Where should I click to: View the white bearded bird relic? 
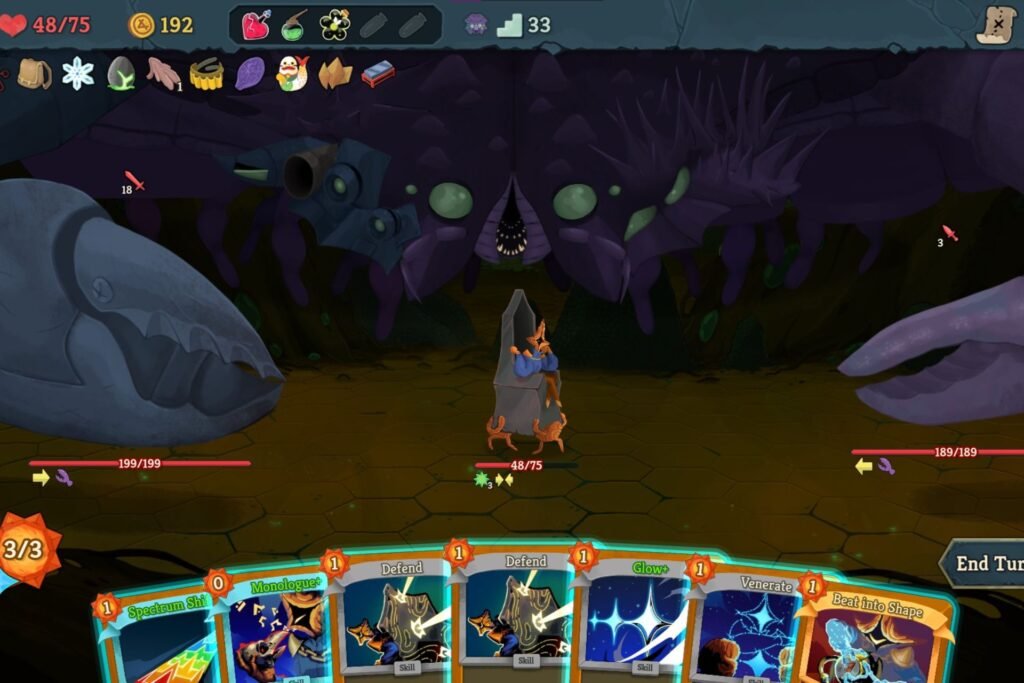click(291, 73)
